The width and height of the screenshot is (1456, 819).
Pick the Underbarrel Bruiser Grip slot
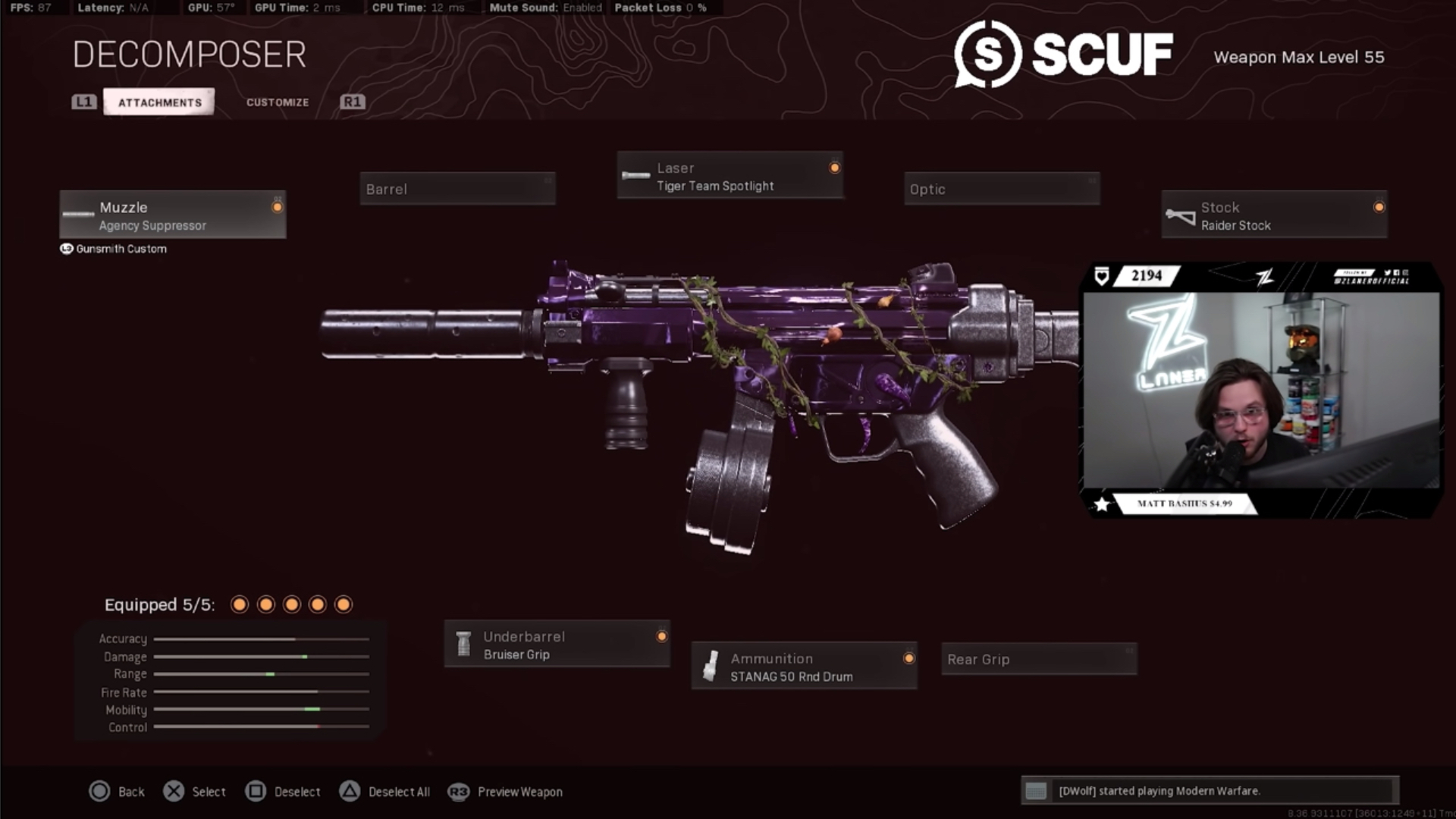coord(557,645)
